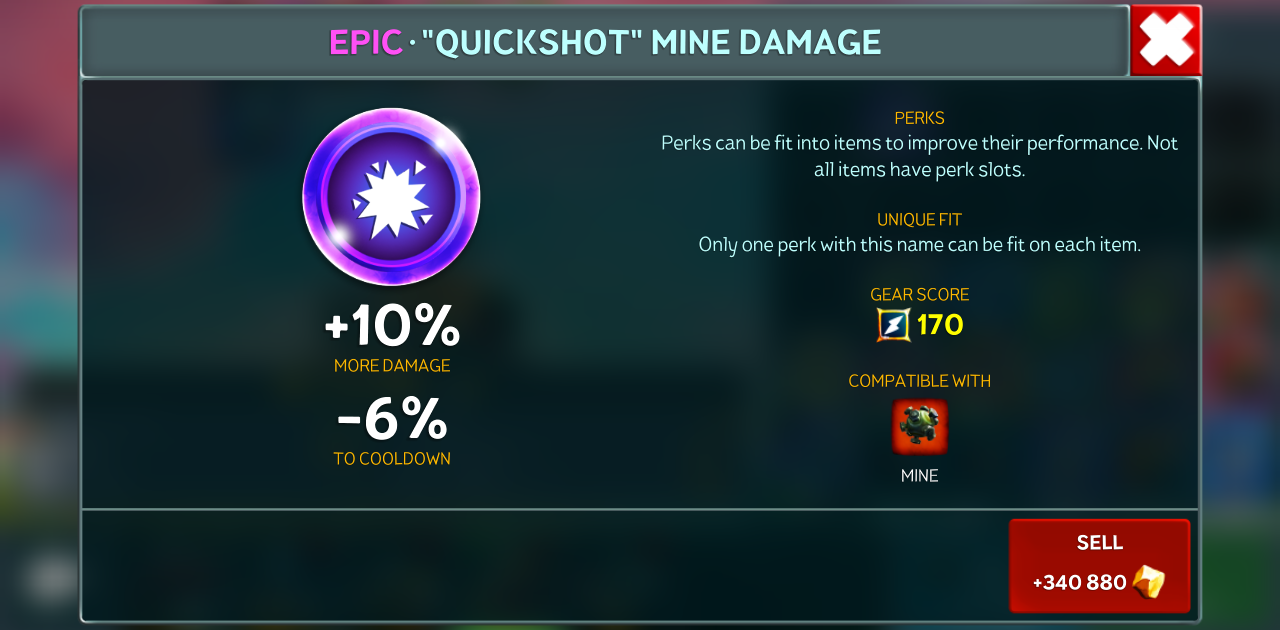
Task: Tap the purple Quickshot perk orb
Action: coord(392,197)
